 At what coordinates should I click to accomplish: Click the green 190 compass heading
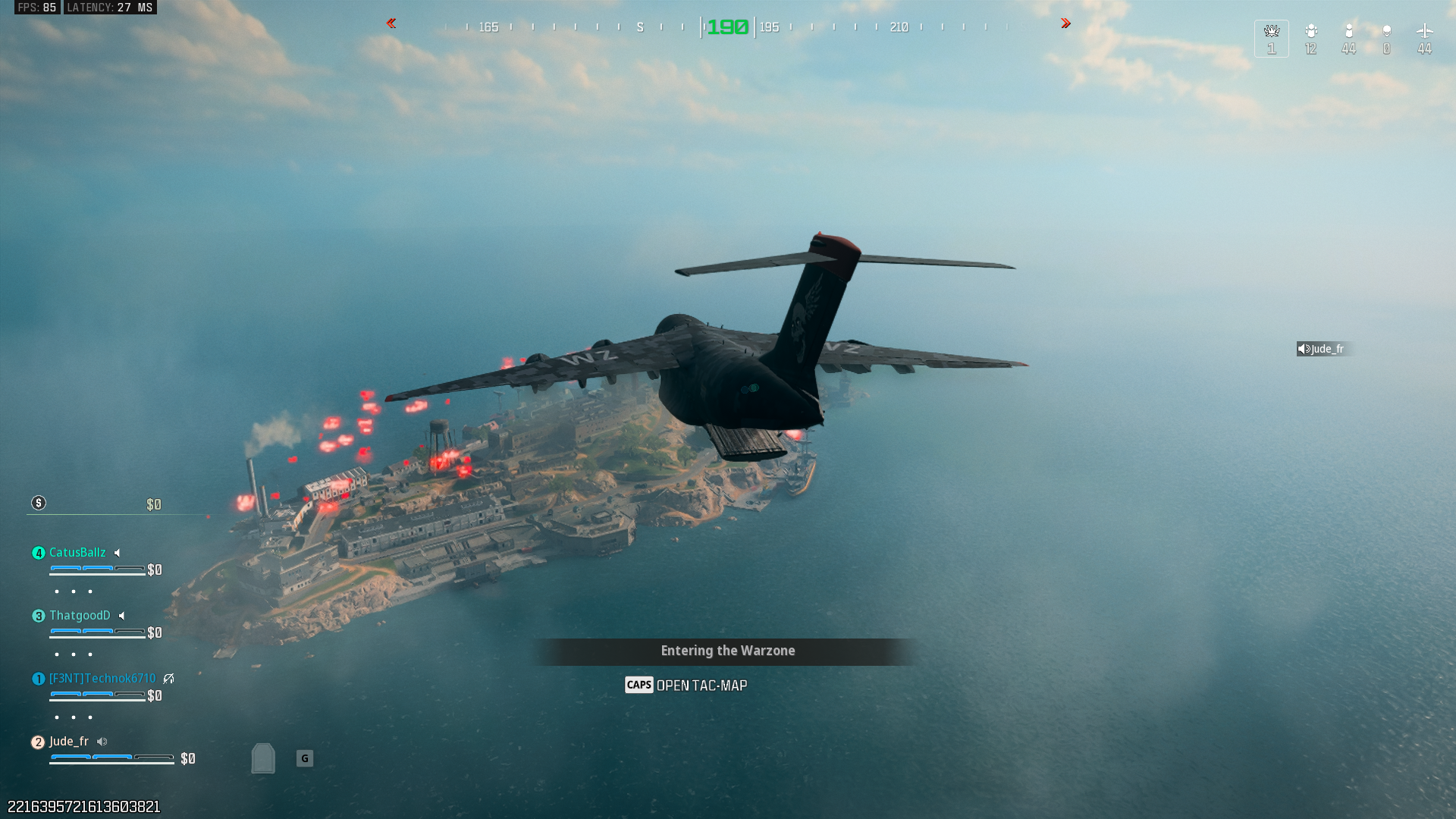(727, 27)
